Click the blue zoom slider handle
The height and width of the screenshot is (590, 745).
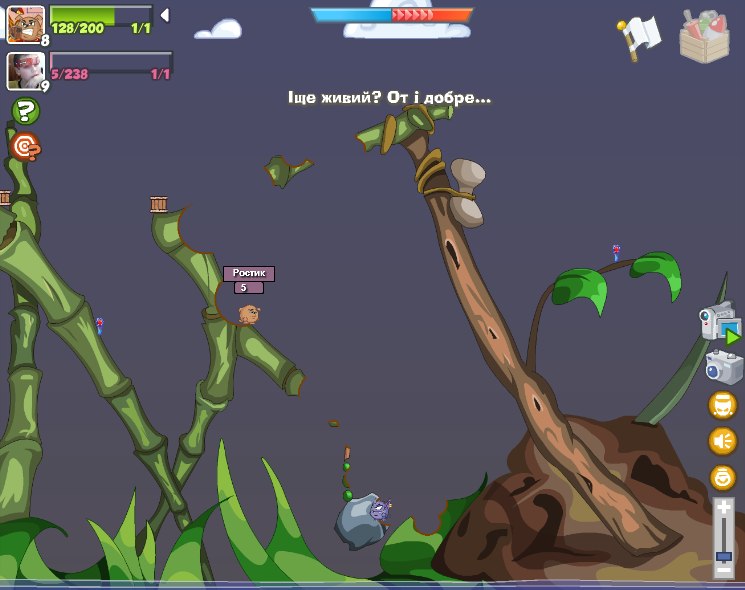point(724,556)
